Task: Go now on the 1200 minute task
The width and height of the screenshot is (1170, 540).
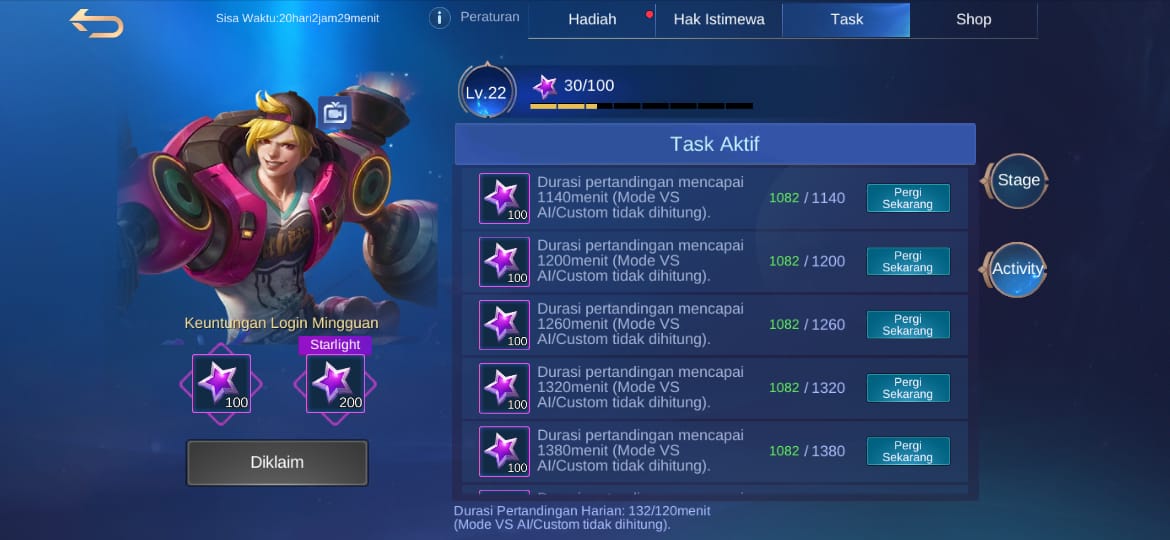Action: point(907,261)
